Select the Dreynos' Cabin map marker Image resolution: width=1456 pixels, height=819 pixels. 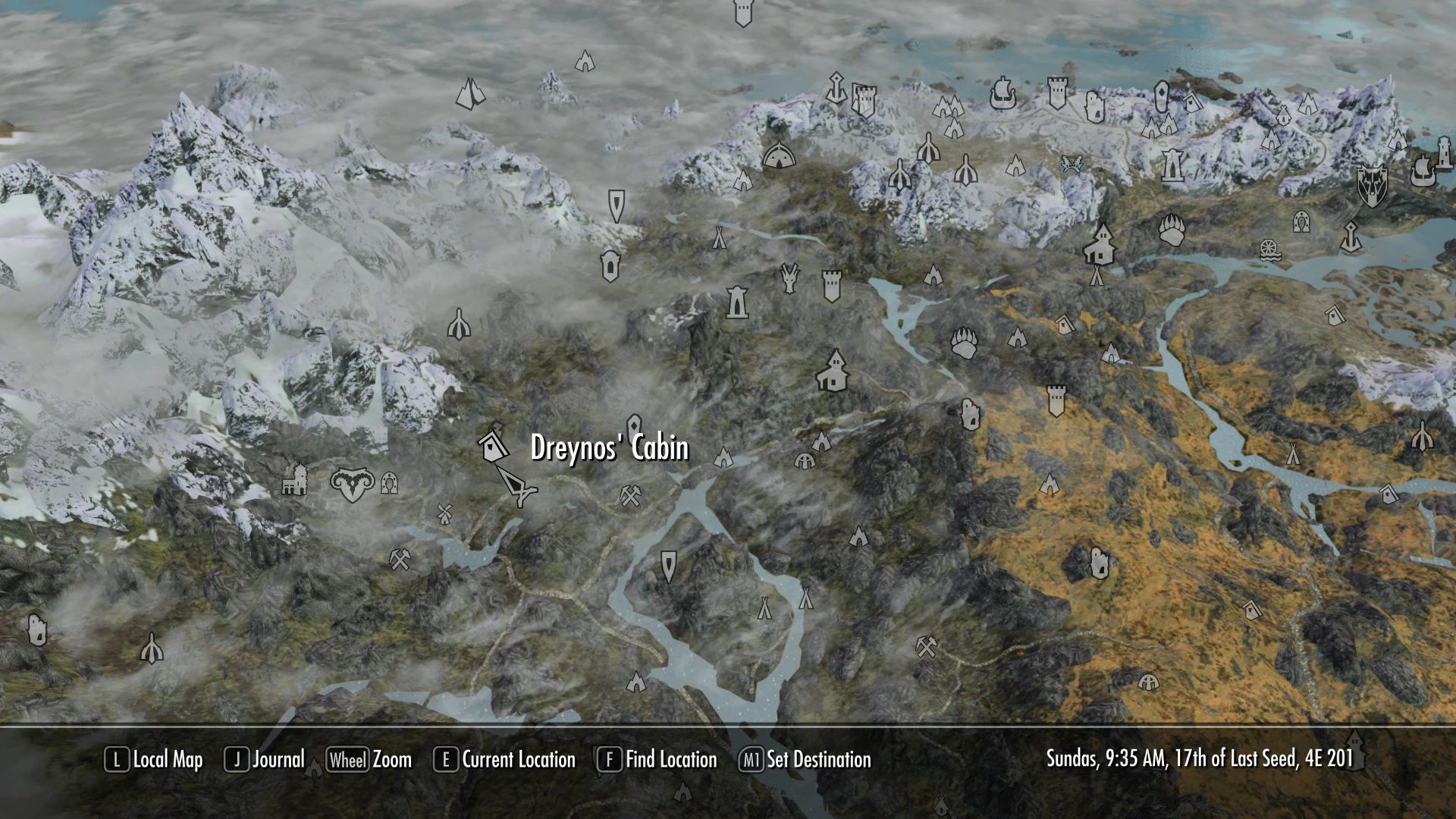click(493, 444)
